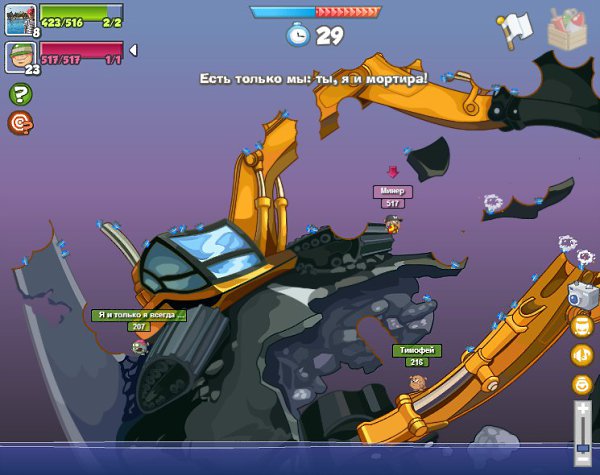Click the white surrender flag
Viewport: 600px width, 475px height.
point(514,30)
